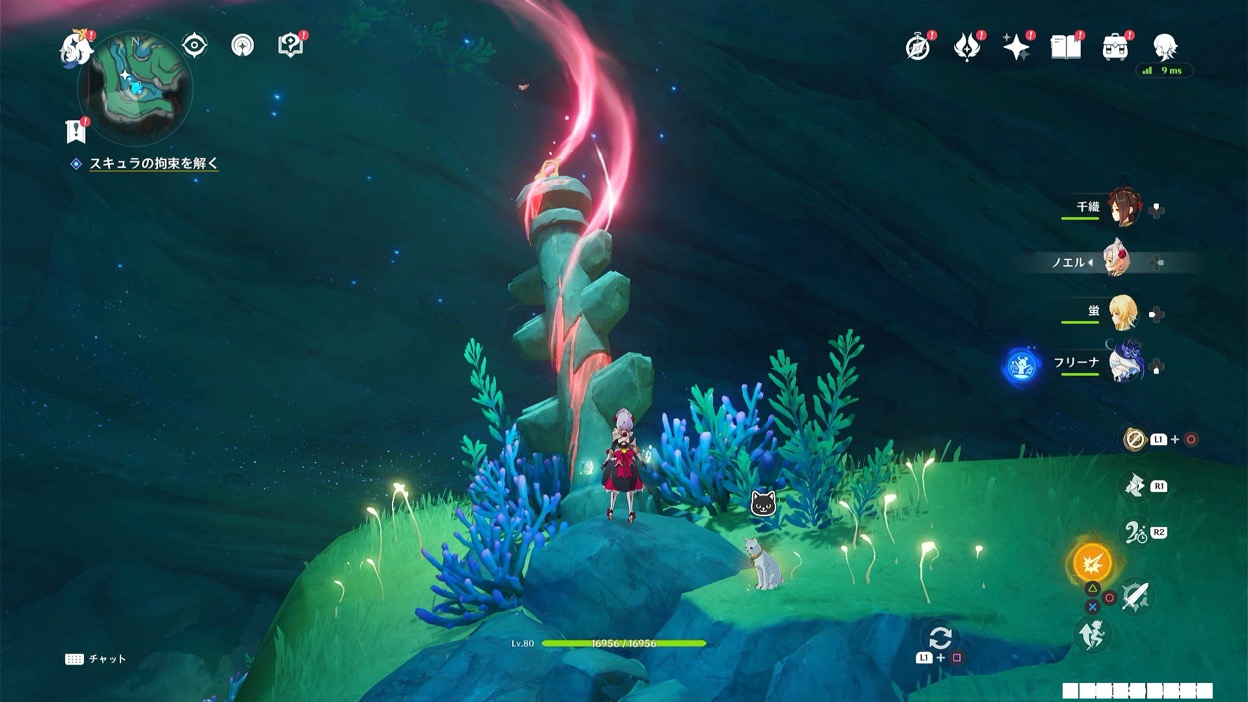Switch to party member 蛍

pos(1122,313)
